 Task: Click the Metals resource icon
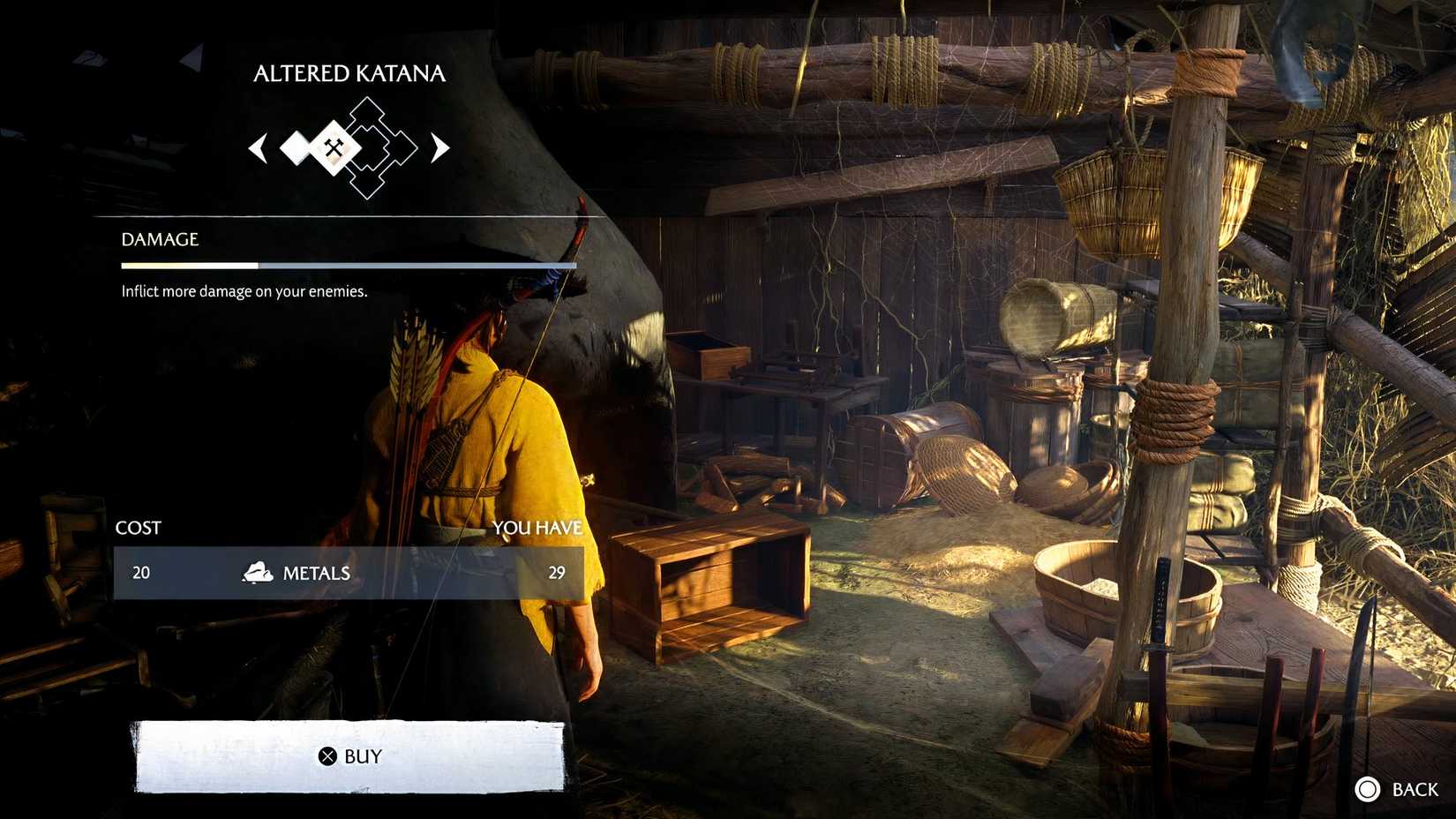(x=257, y=572)
